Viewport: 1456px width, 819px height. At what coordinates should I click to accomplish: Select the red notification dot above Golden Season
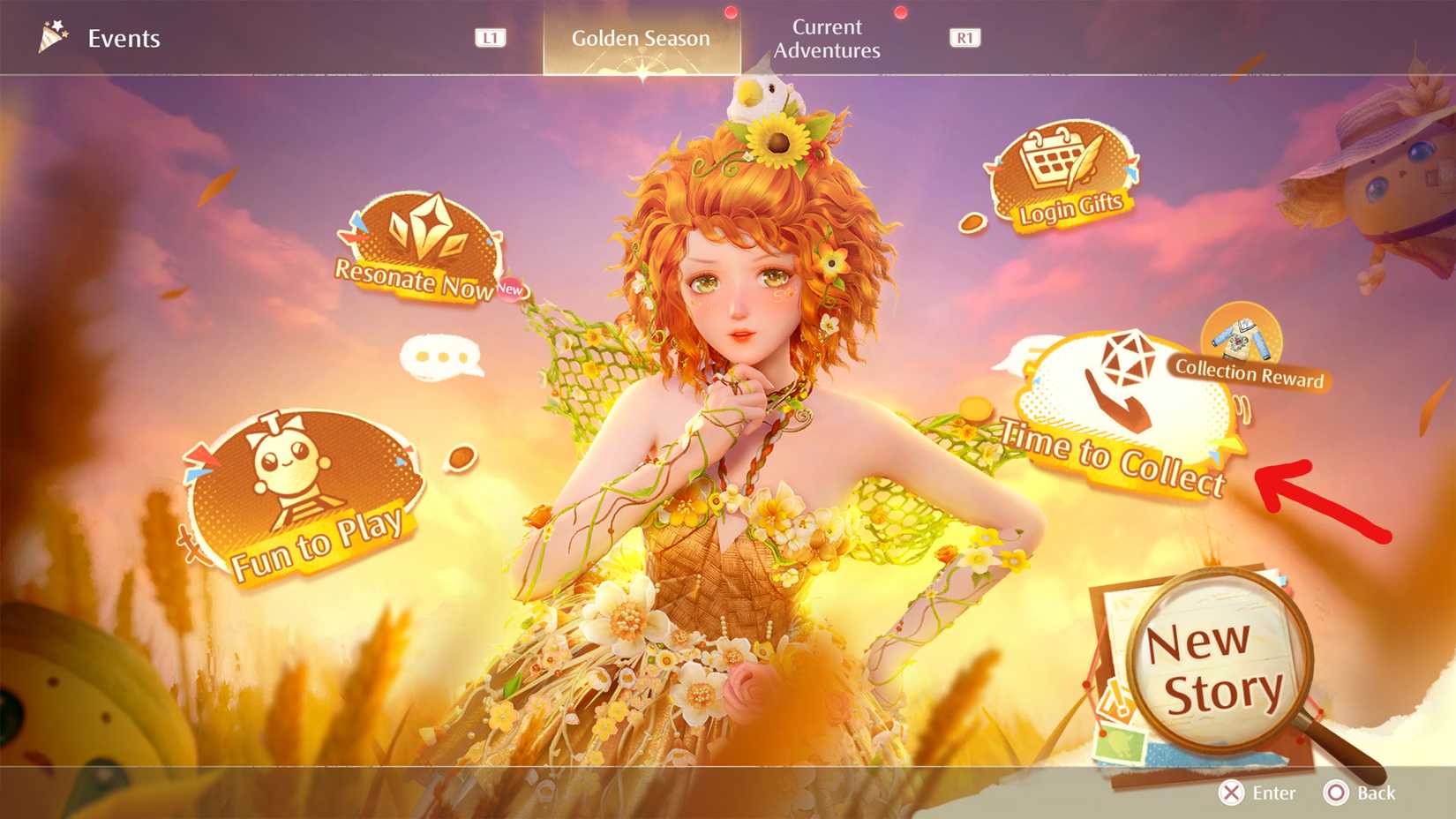(730, 13)
